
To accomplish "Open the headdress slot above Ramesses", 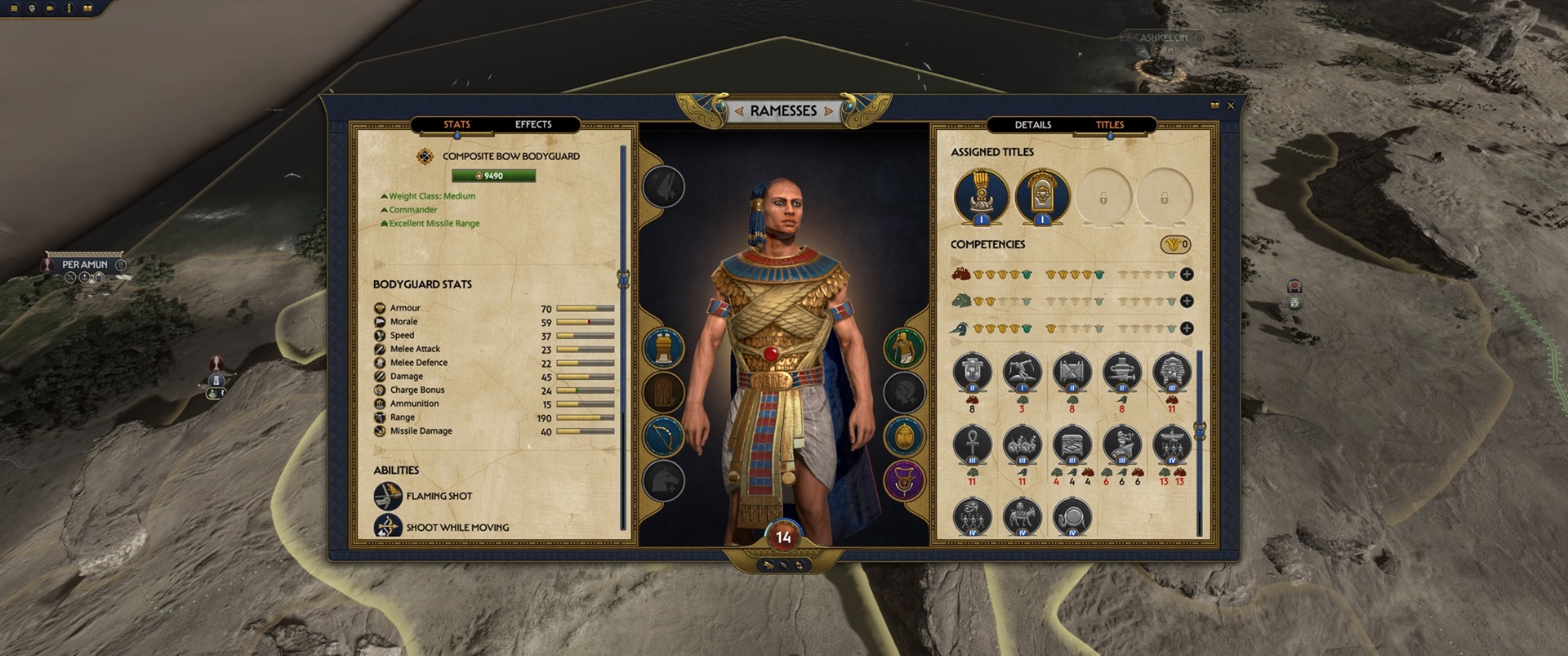I will coord(662,185).
